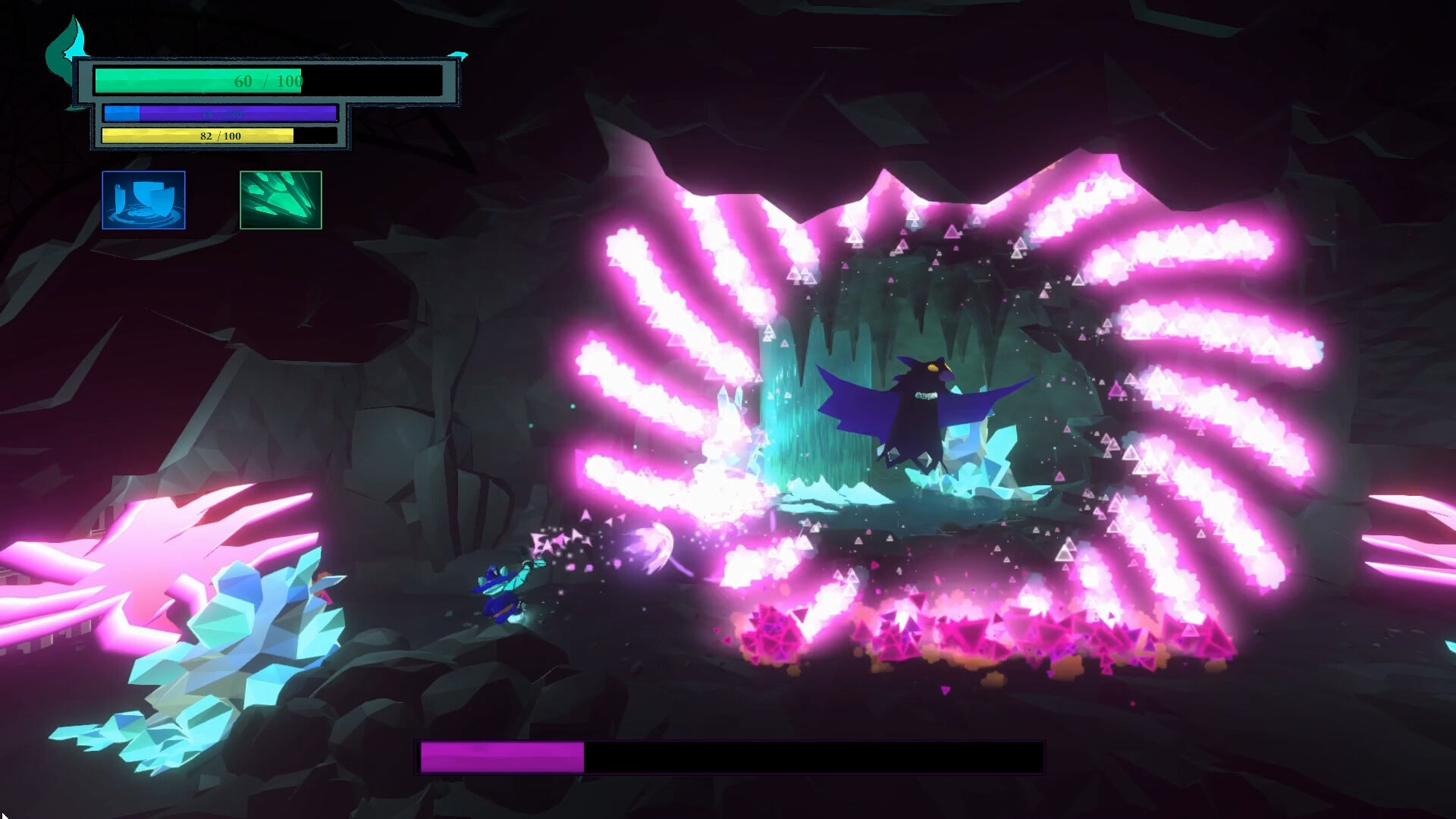Select the blue shield ability icon
Viewport: 1456px width, 819px height.
(x=144, y=200)
